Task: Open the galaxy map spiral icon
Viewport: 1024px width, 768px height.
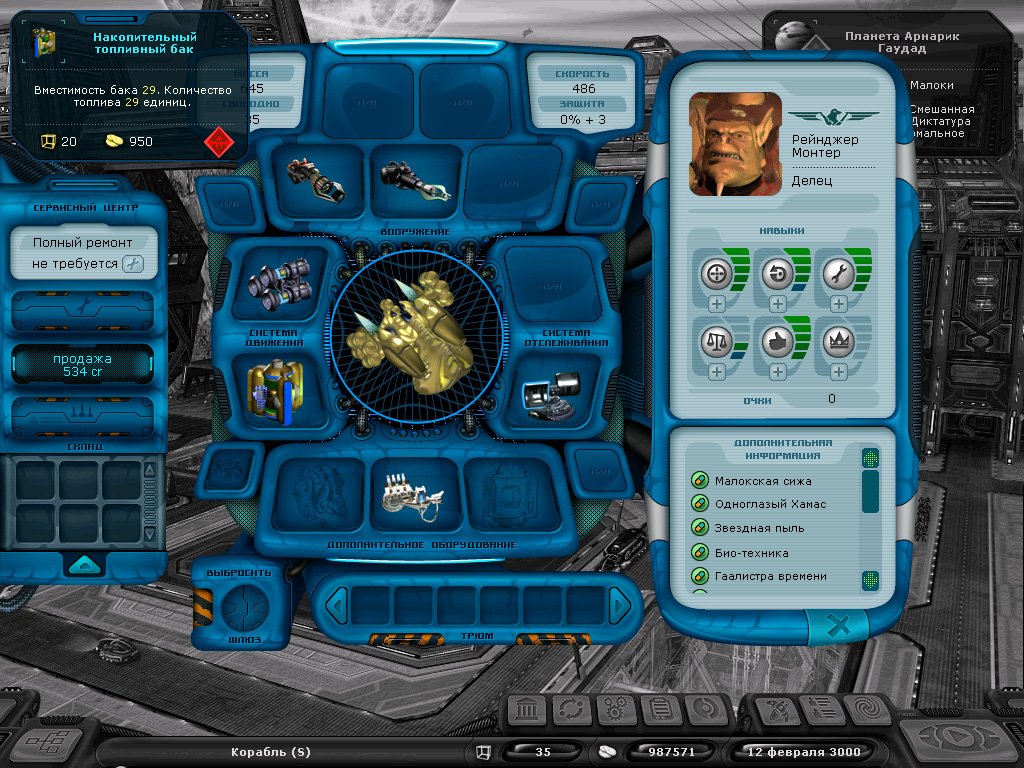Action: pyautogui.click(x=866, y=711)
